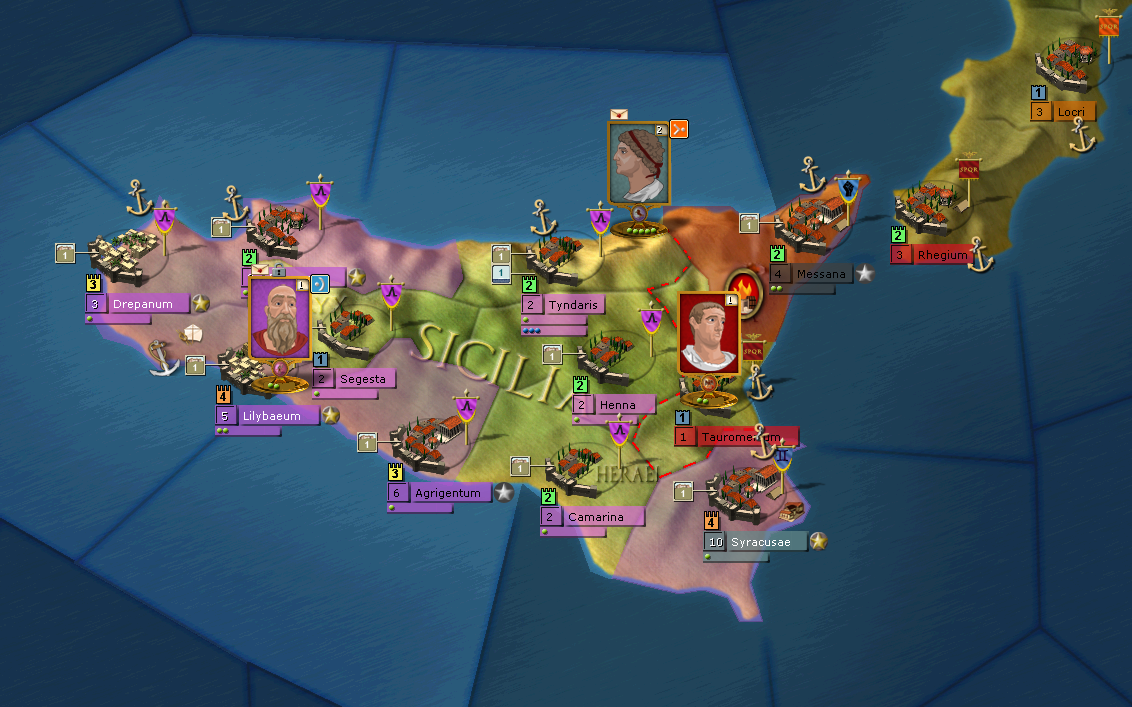
Task: Select the young Roman leader in red frame
Action: [x=708, y=335]
